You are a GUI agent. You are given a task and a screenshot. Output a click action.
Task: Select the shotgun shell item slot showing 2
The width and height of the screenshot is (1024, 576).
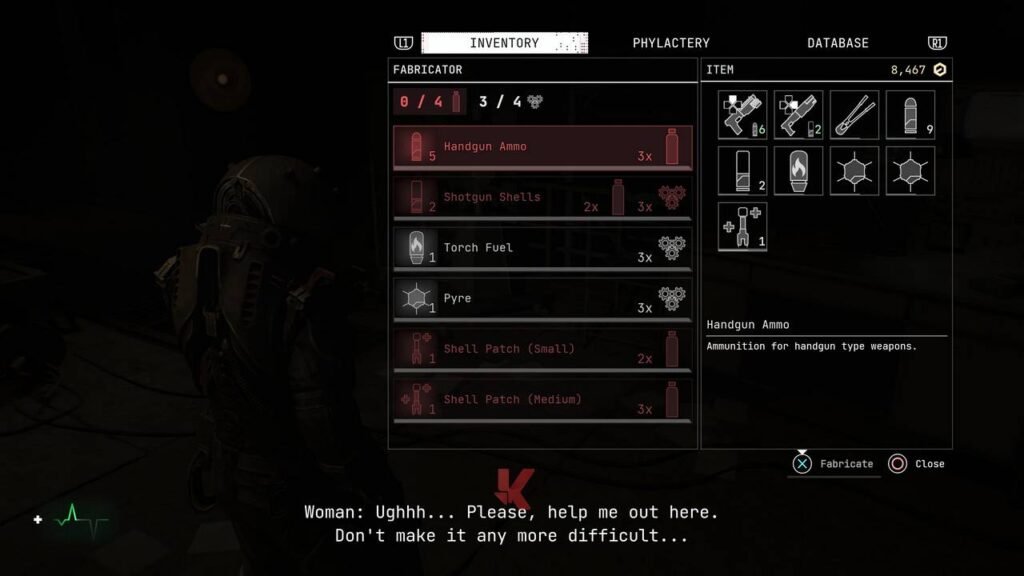click(x=742, y=171)
